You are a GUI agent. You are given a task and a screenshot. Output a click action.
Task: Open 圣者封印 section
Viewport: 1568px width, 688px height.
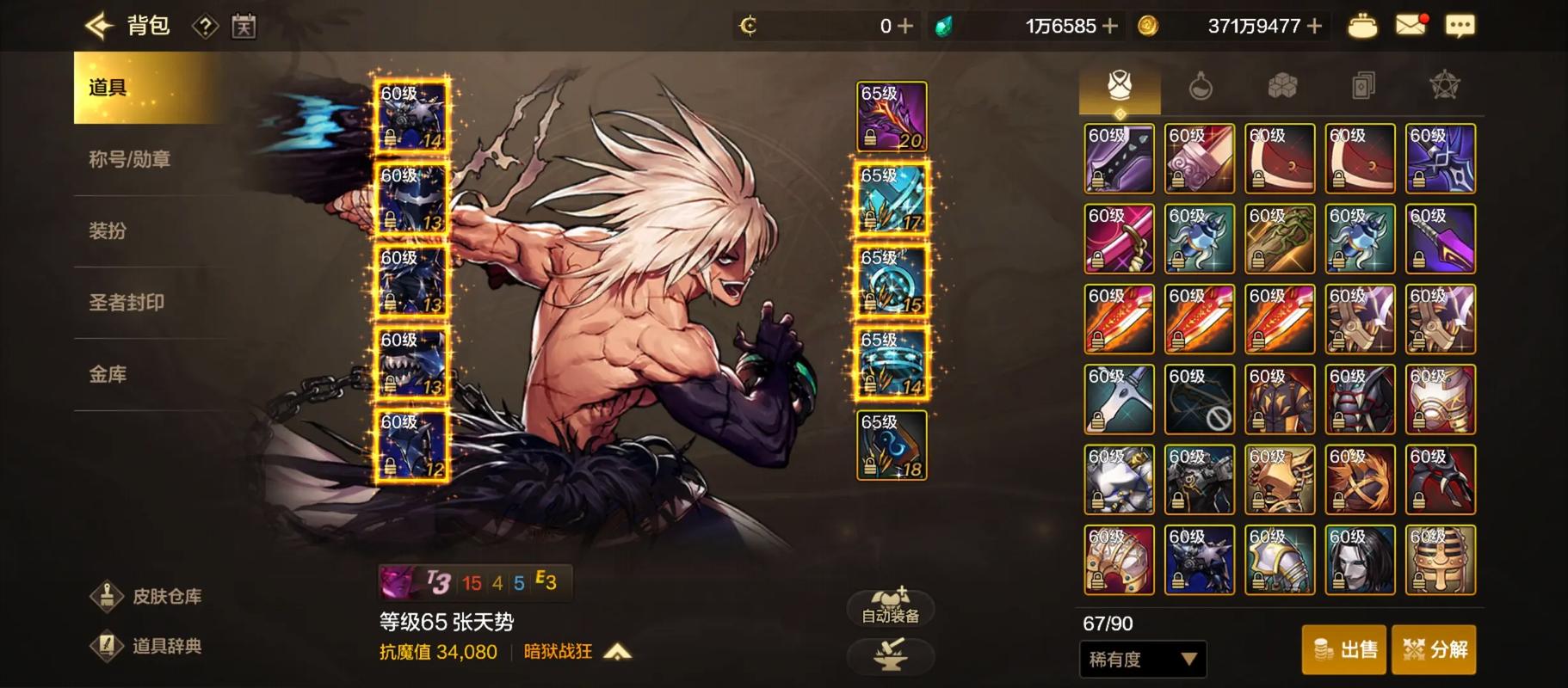pyautogui.click(x=127, y=303)
